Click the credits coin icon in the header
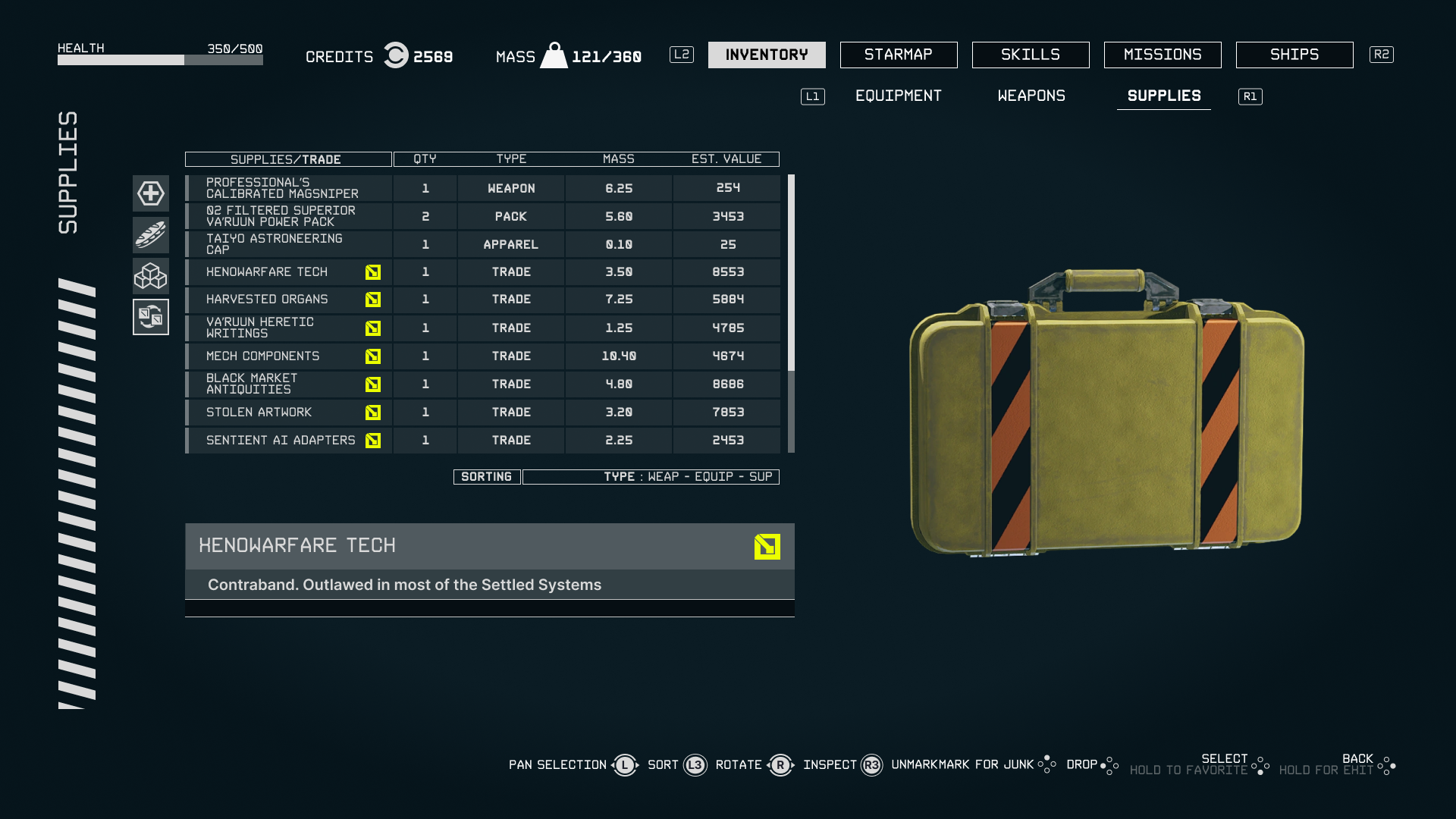Viewport: 1456px width, 819px height. coord(395,55)
